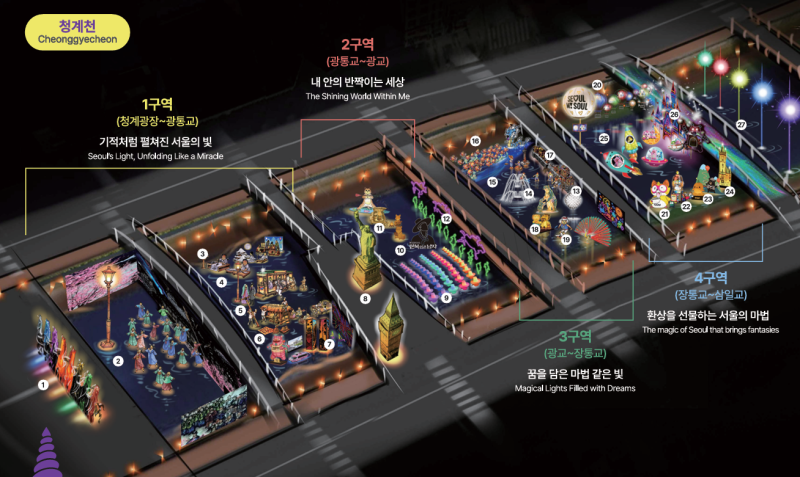
Task: Select map marker number 9
Action: click(x=446, y=298)
